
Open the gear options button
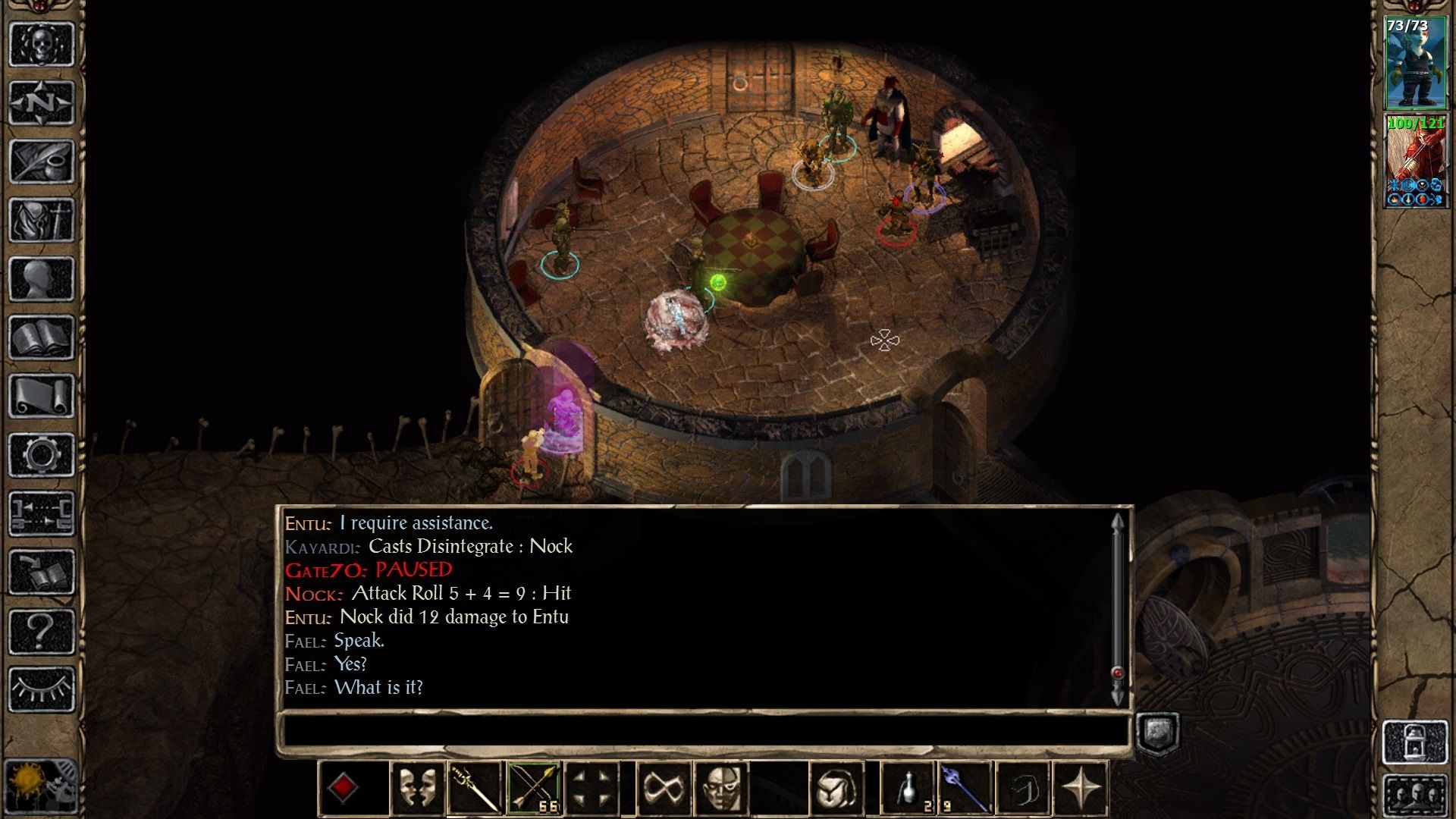41,455
